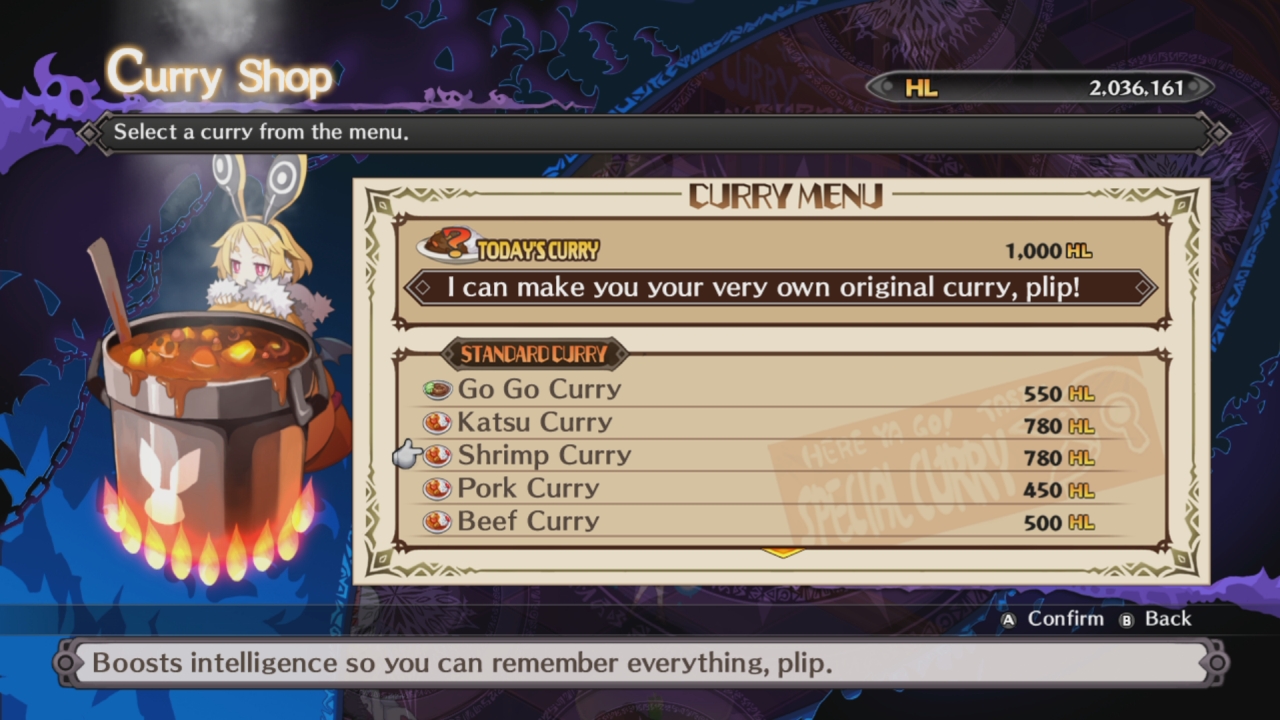This screenshot has width=1280, height=720.
Task: Click the Beef Curry bowl icon
Action: pyautogui.click(x=437, y=520)
